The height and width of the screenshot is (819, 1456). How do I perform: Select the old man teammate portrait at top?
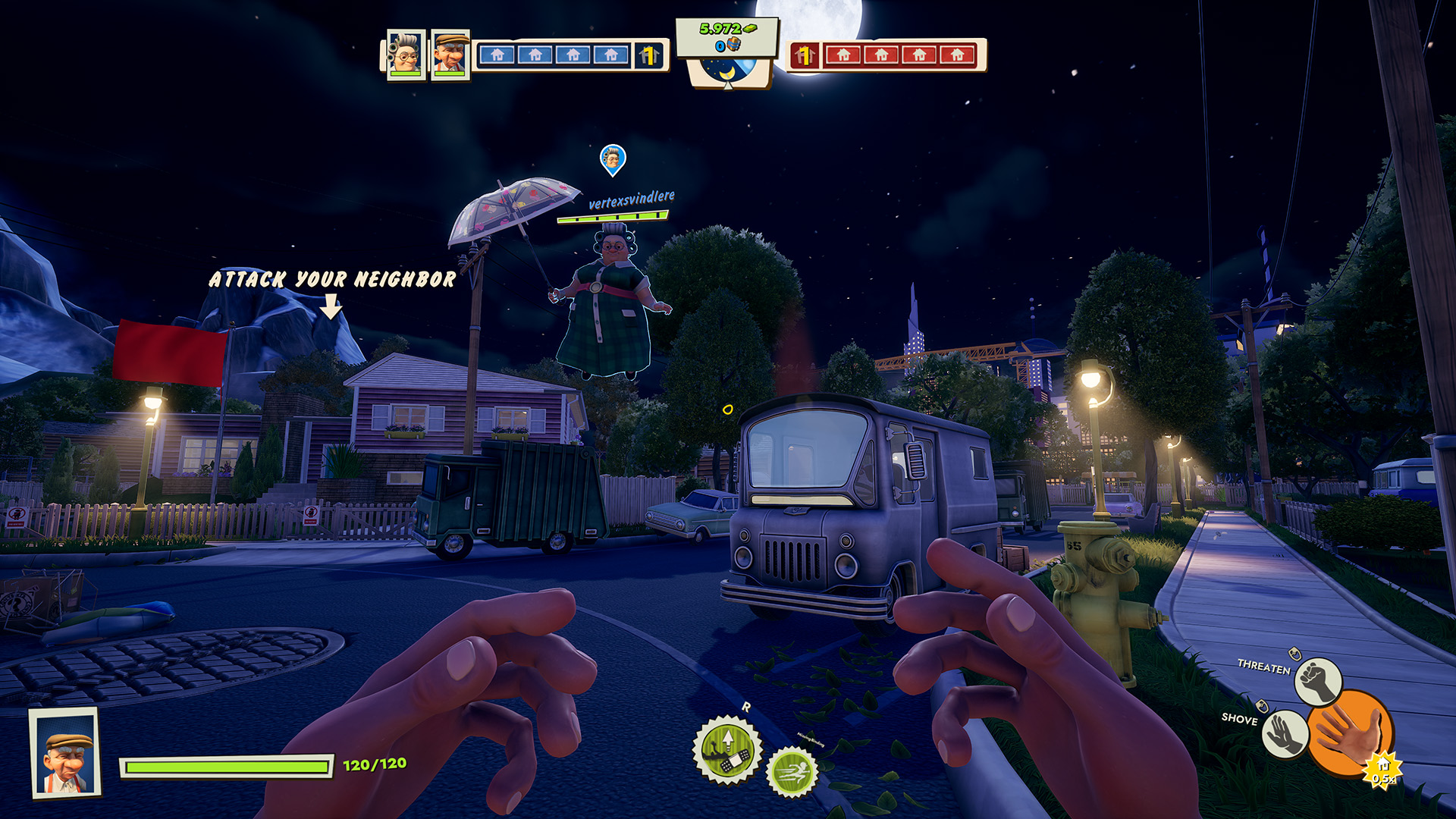click(450, 55)
